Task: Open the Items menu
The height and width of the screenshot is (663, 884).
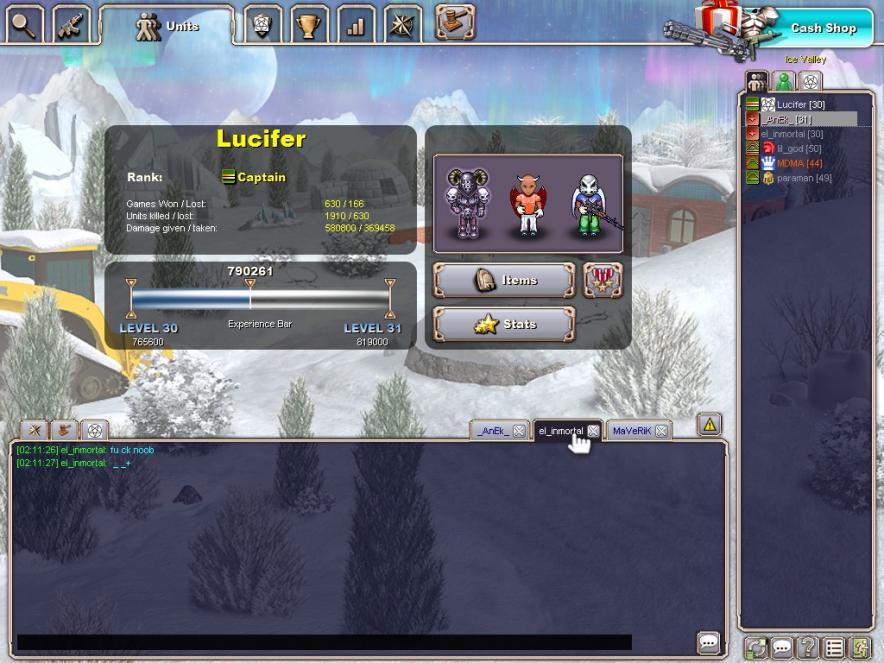Action: tap(504, 281)
